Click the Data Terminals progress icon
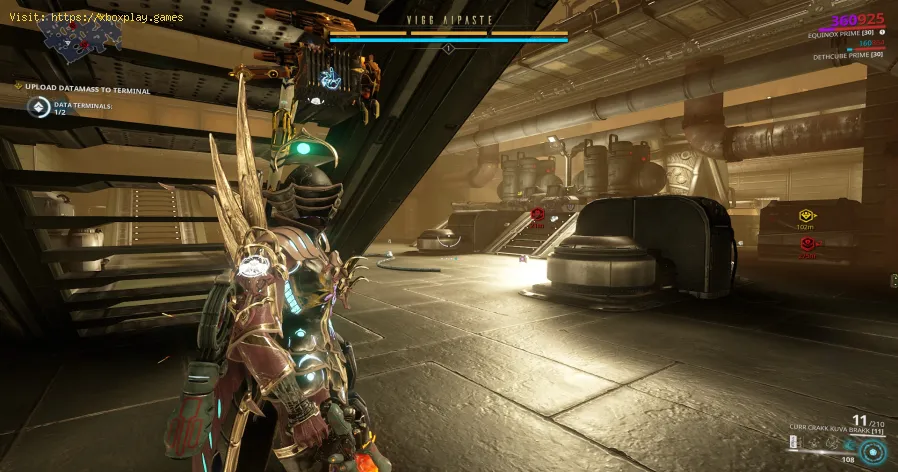This screenshot has height=472, width=898. [x=38, y=108]
